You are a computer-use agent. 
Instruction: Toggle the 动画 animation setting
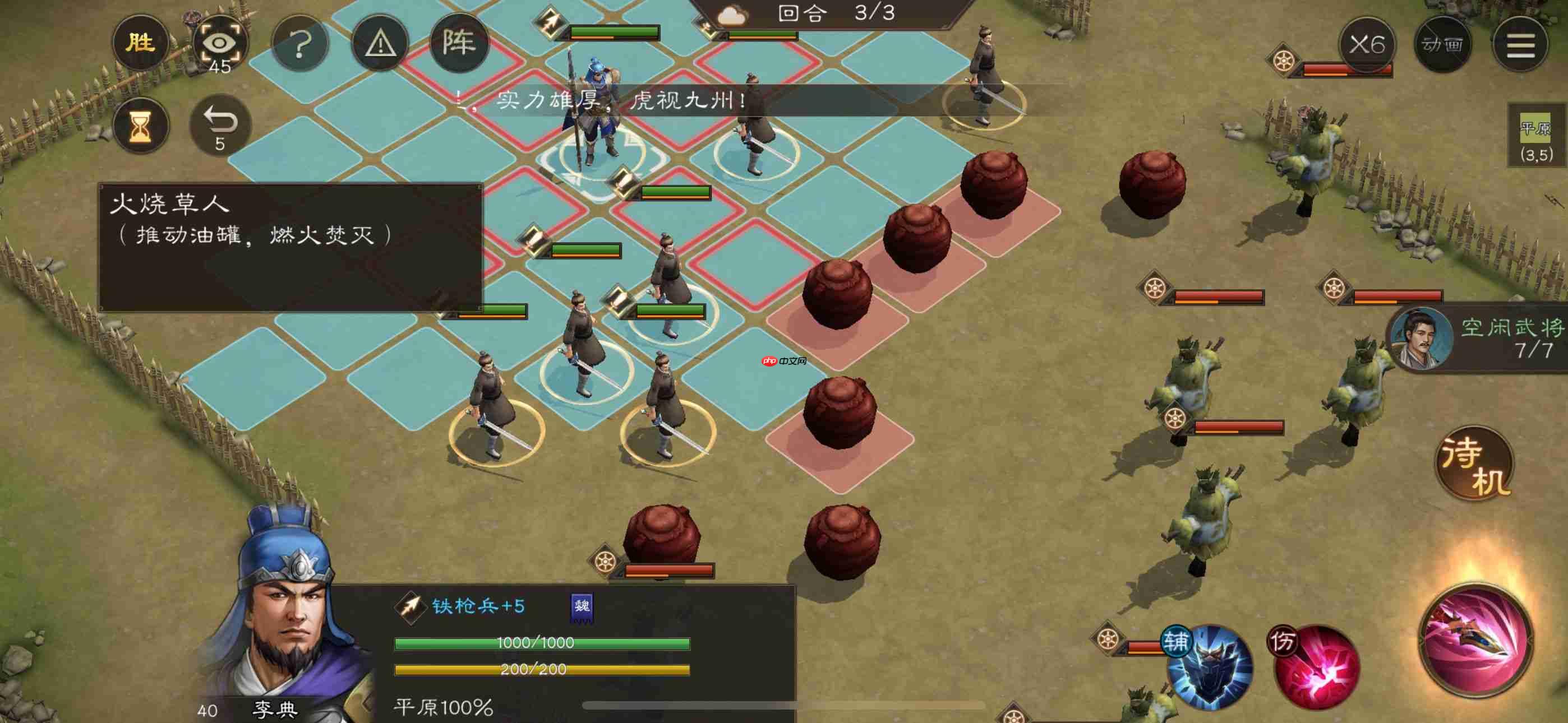pos(1442,44)
